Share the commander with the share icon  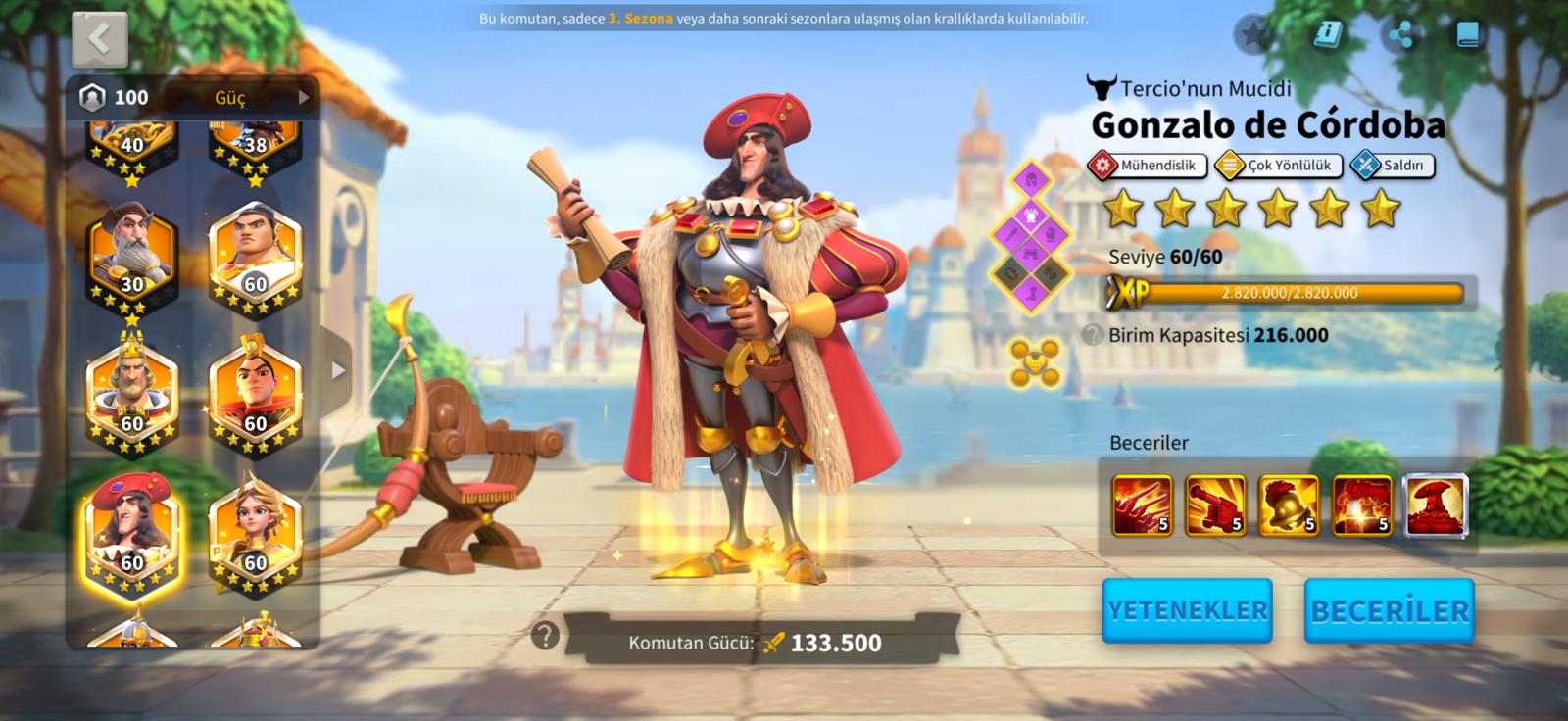click(1401, 35)
